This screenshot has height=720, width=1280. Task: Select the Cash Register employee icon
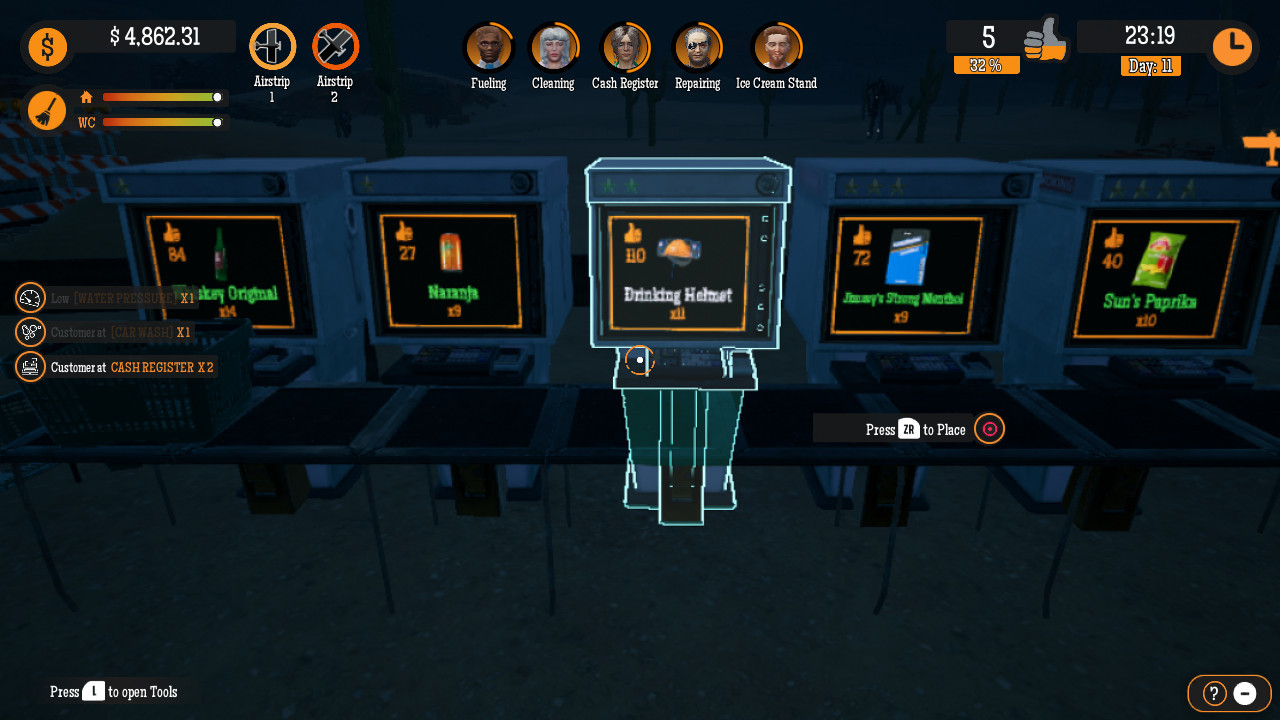626,45
